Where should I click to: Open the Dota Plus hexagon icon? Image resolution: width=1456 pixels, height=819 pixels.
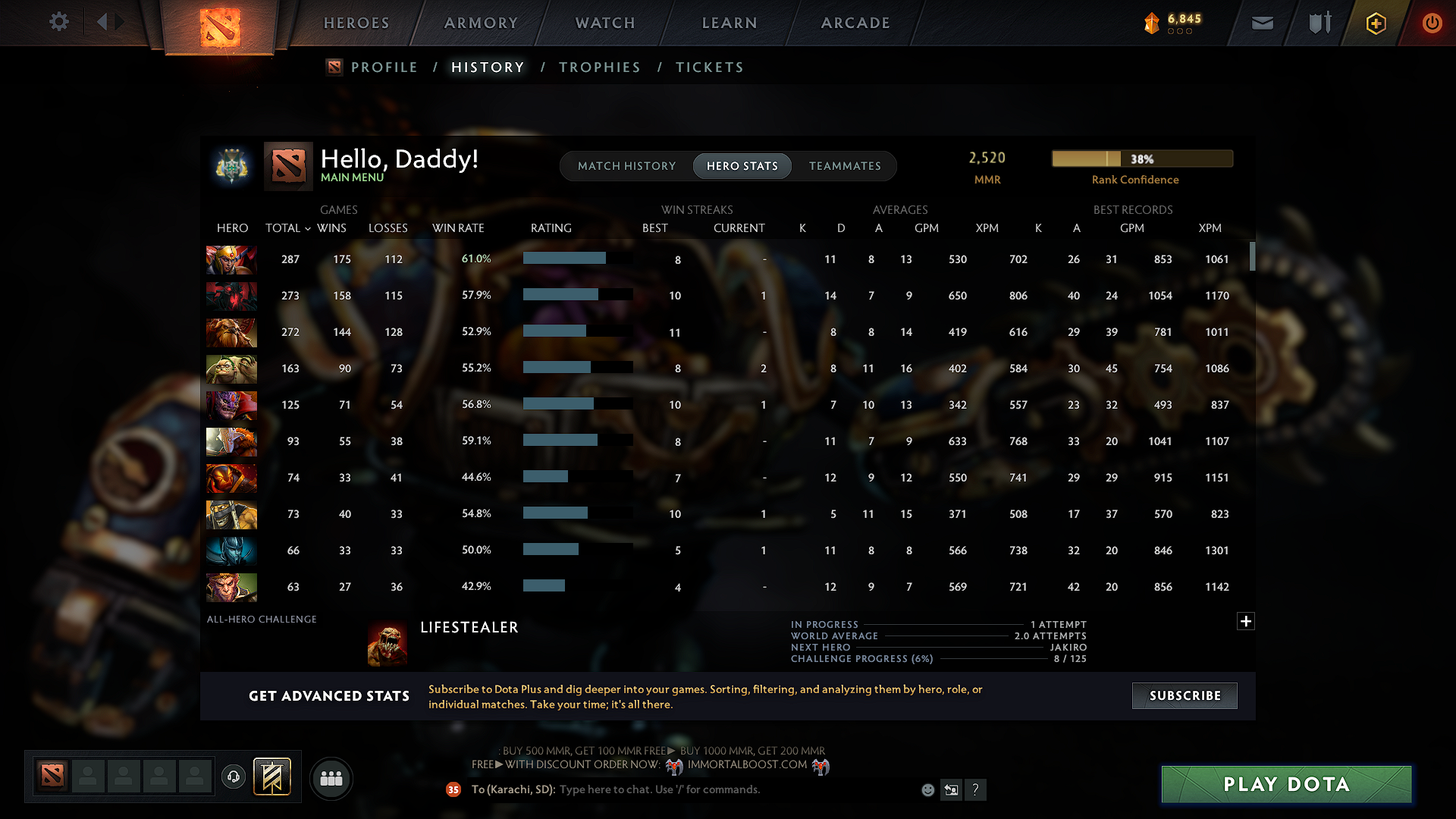click(x=1375, y=23)
